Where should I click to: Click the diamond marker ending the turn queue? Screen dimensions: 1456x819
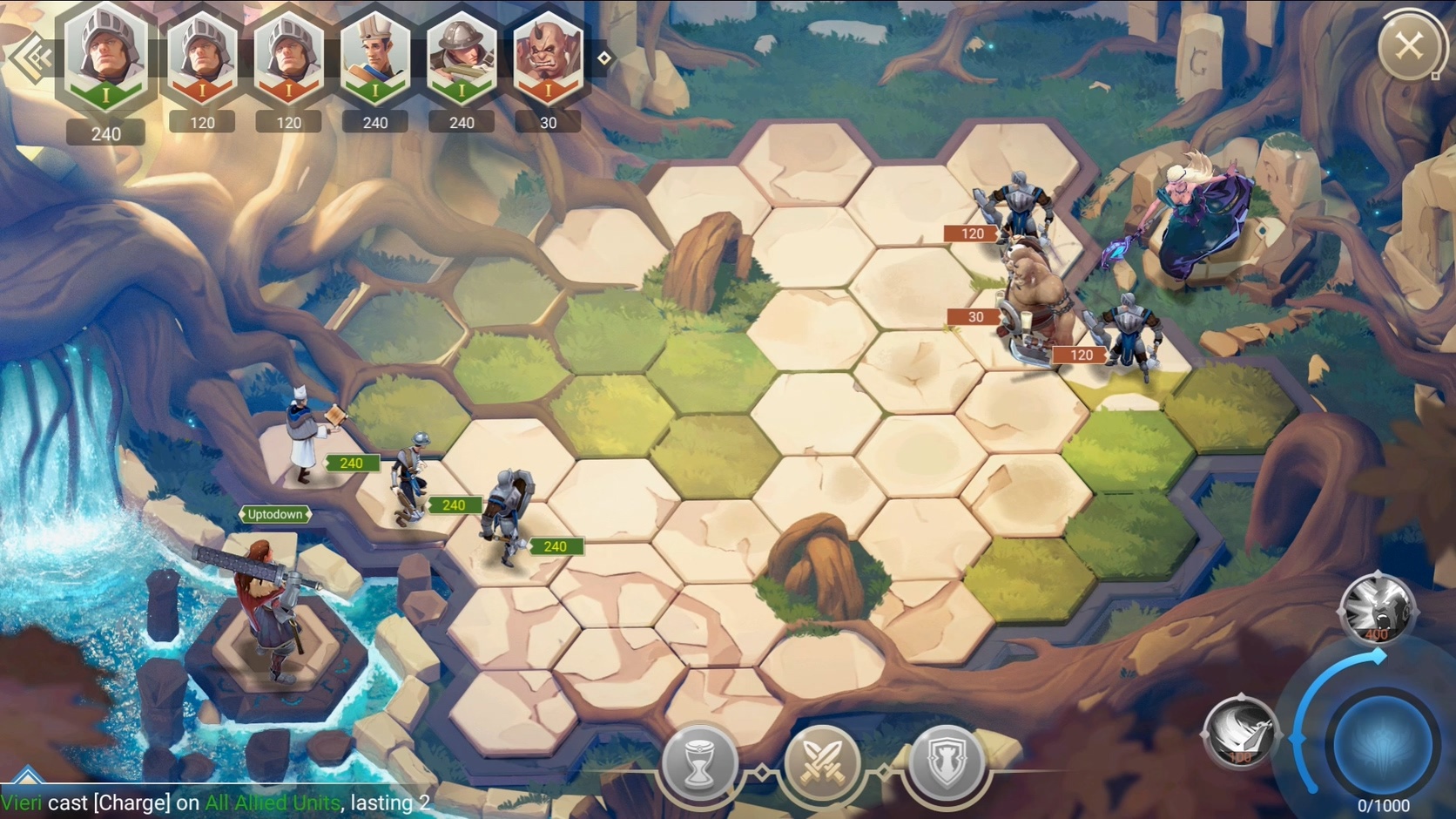[x=604, y=58]
